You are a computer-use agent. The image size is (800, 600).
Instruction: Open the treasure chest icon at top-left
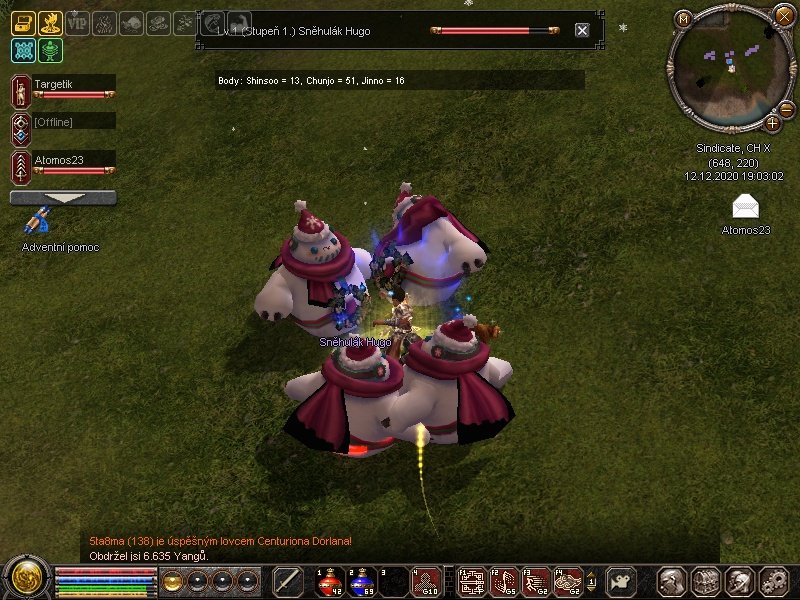pos(23,23)
